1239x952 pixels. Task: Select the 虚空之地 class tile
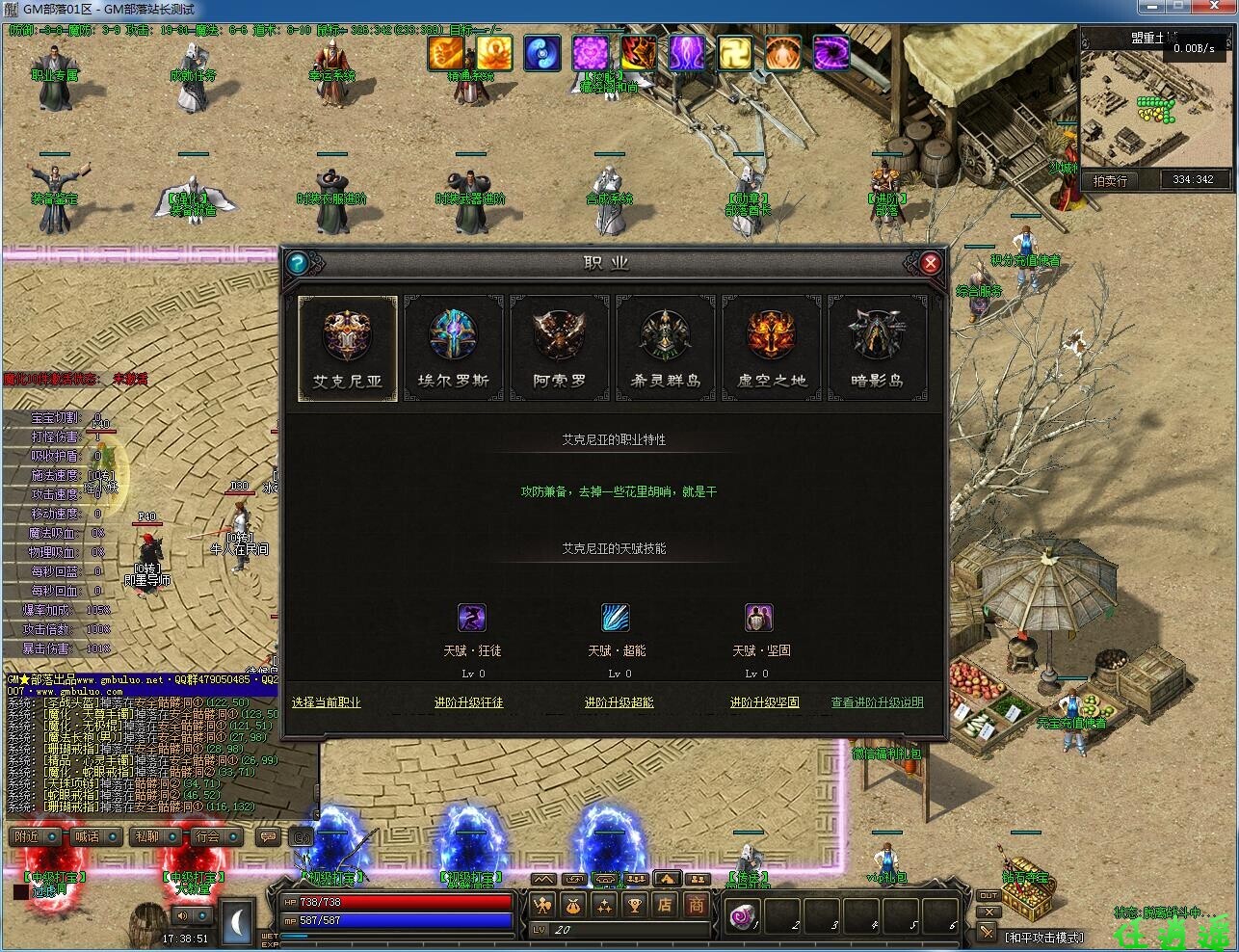(772, 348)
